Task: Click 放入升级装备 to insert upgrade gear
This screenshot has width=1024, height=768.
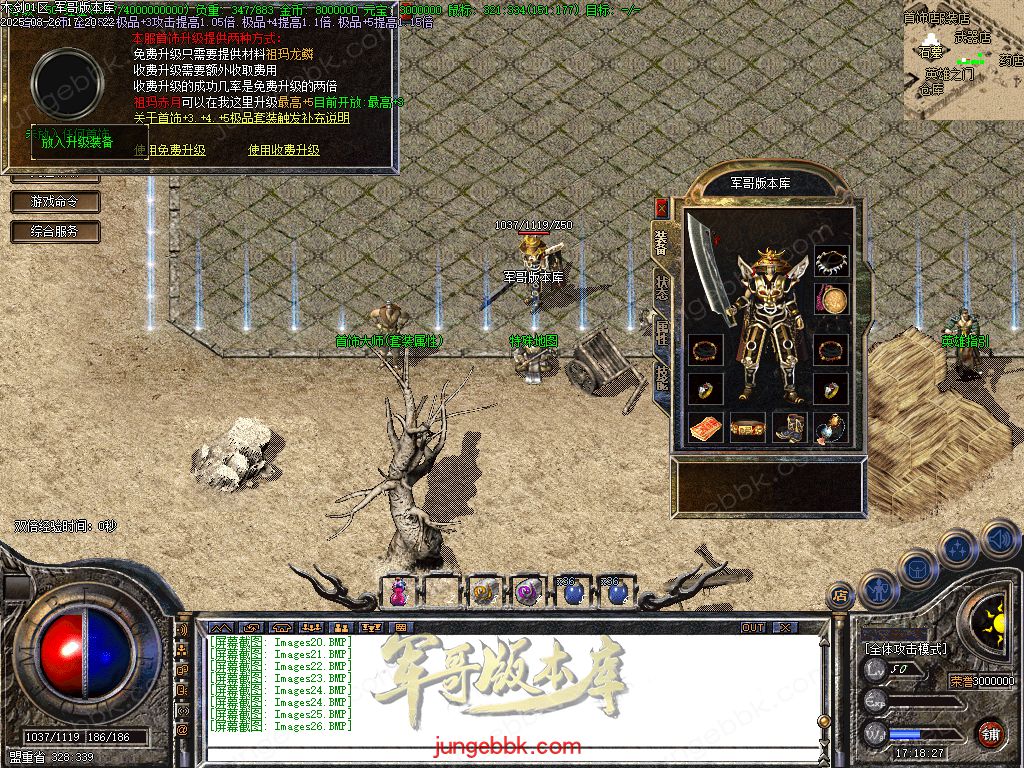Action: 77,142
